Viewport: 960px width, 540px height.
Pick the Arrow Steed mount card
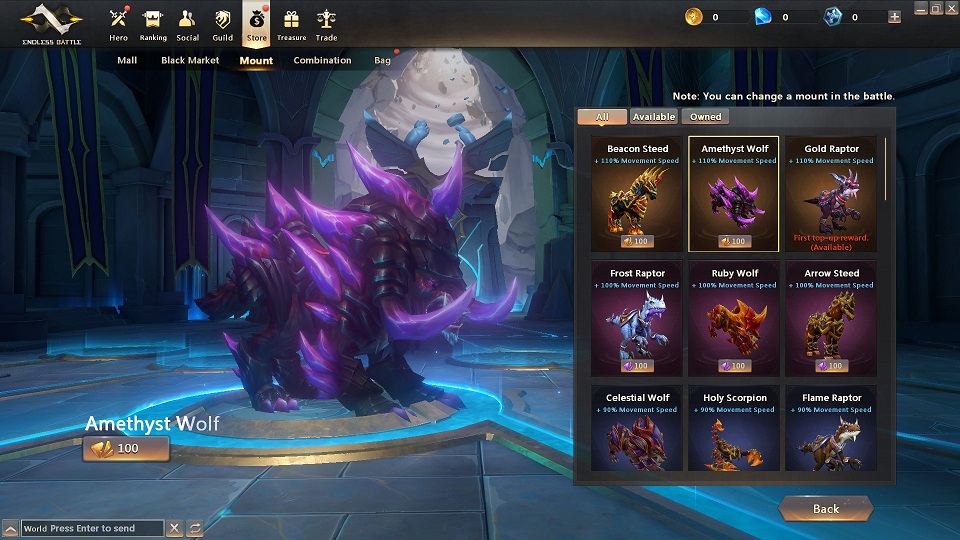coord(831,318)
